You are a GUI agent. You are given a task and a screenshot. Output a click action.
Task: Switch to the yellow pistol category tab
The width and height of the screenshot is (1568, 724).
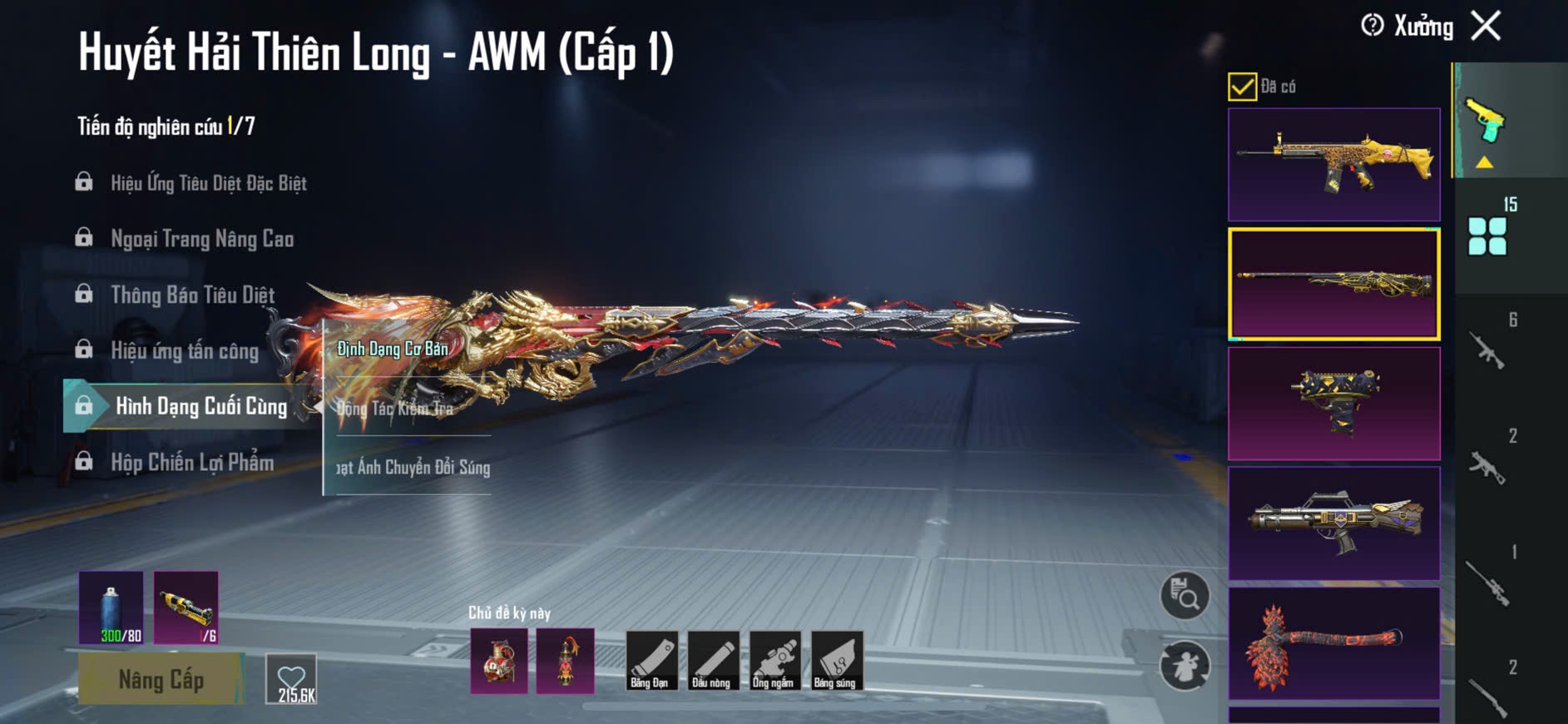click(1486, 125)
